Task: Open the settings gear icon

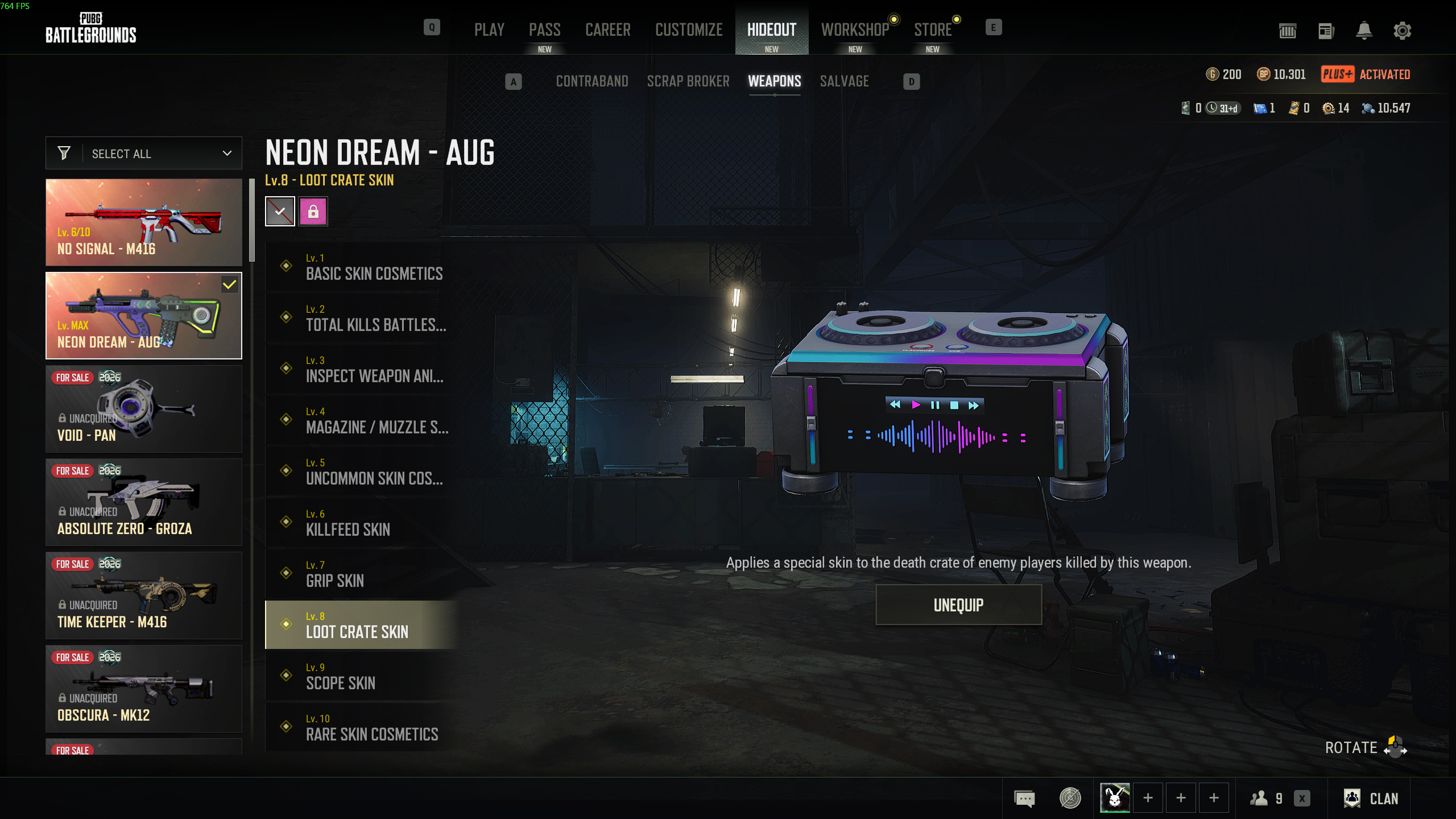Action: click(1402, 31)
